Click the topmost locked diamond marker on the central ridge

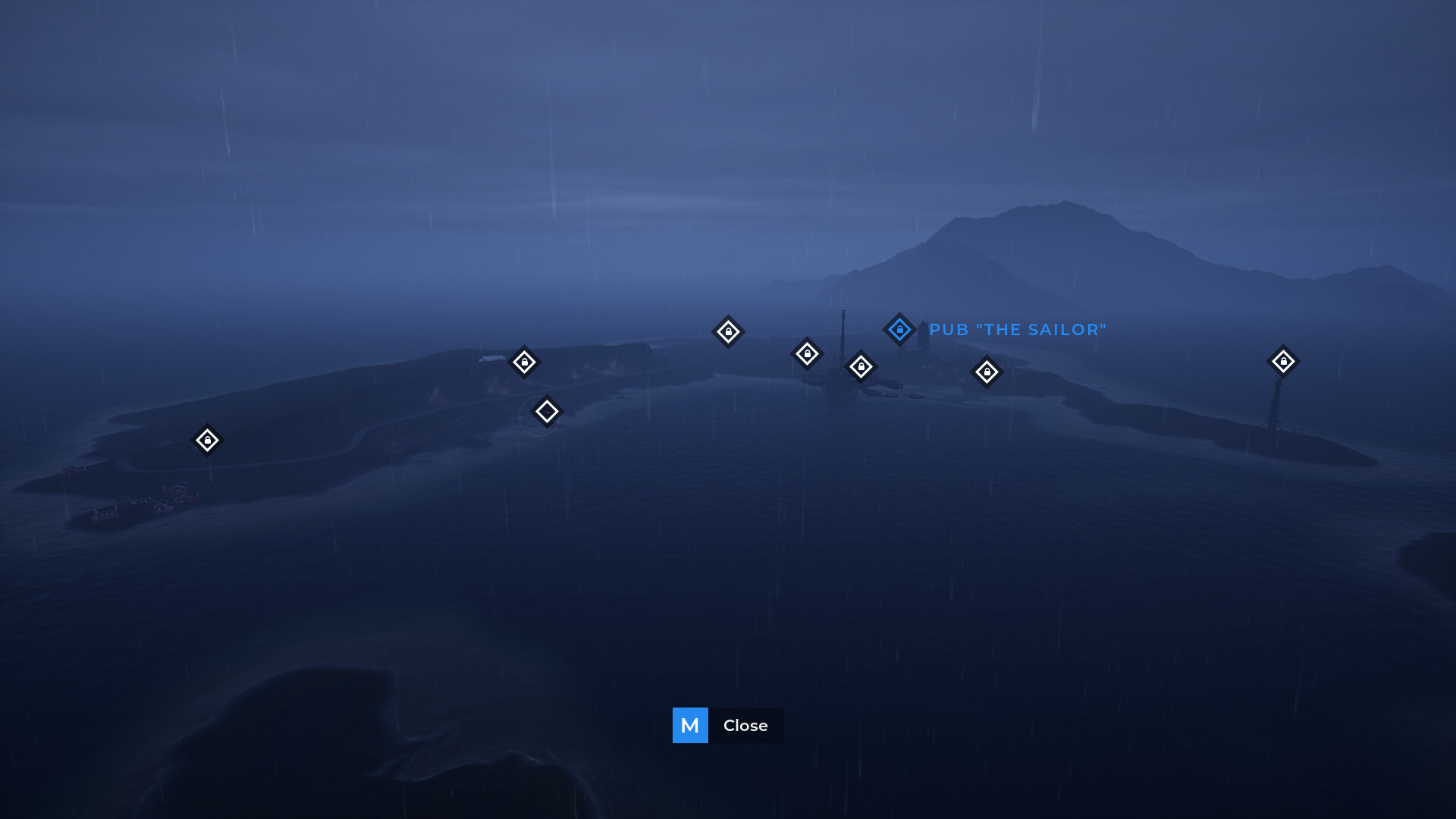[x=728, y=331]
